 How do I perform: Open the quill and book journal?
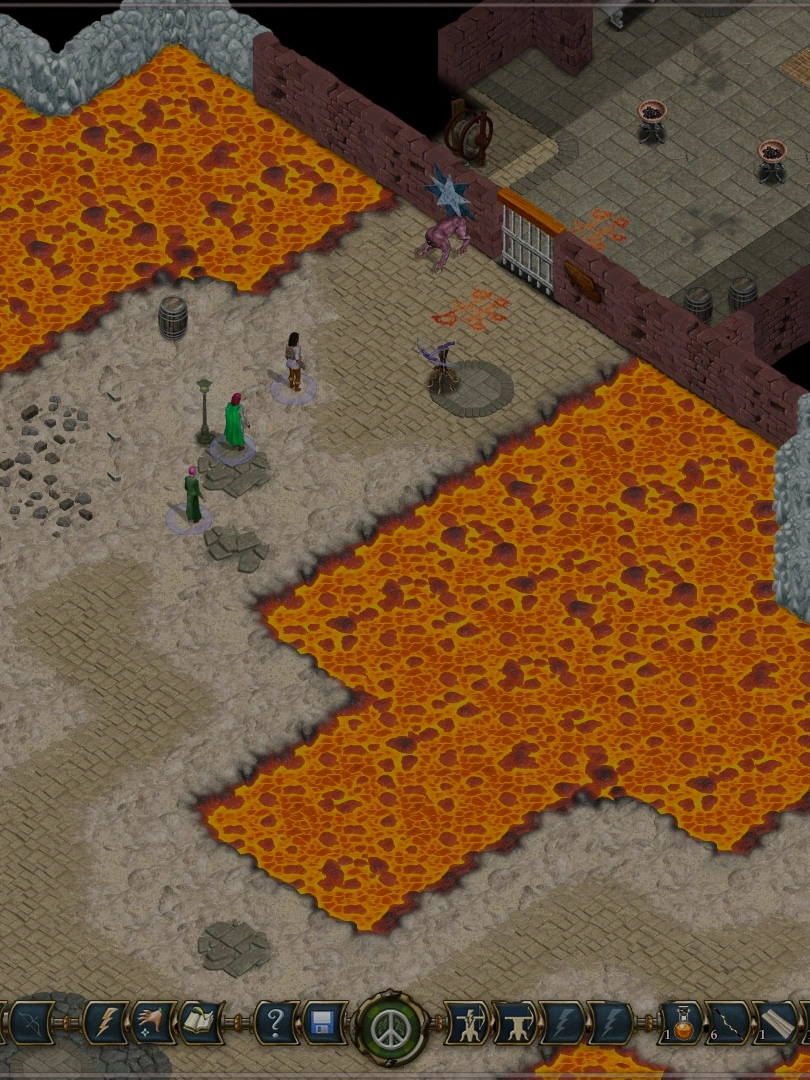203,1024
